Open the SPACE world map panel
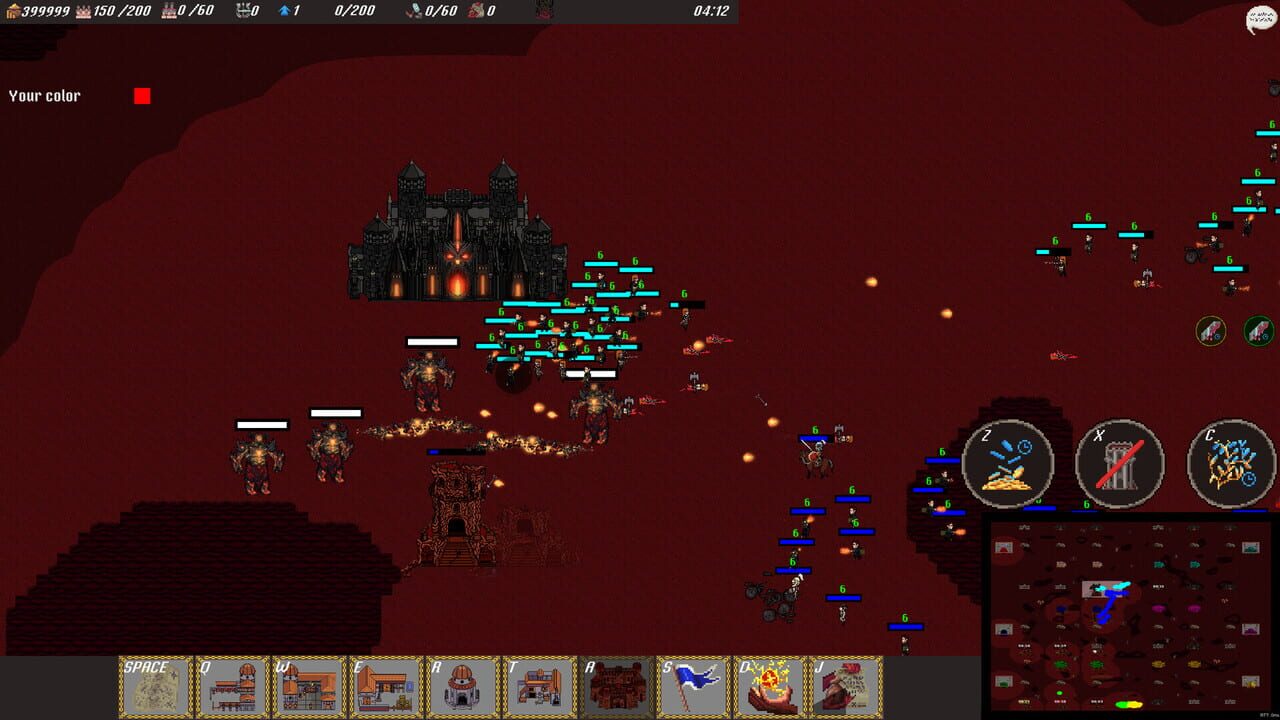Screen dimensions: 1280x720 pyautogui.click(x=153, y=686)
